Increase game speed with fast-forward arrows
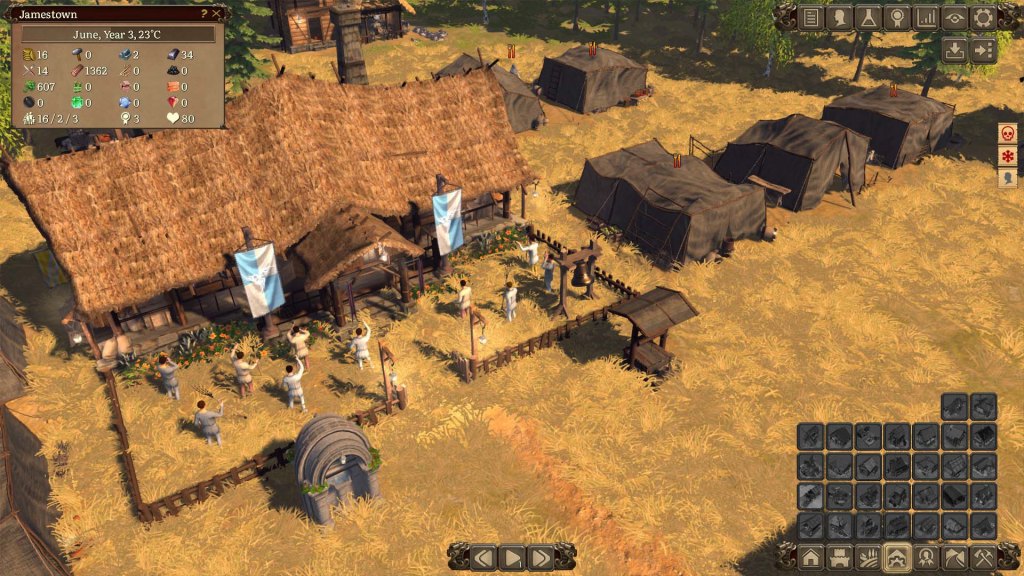The height and width of the screenshot is (576, 1024). pyautogui.click(x=541, y=557)
